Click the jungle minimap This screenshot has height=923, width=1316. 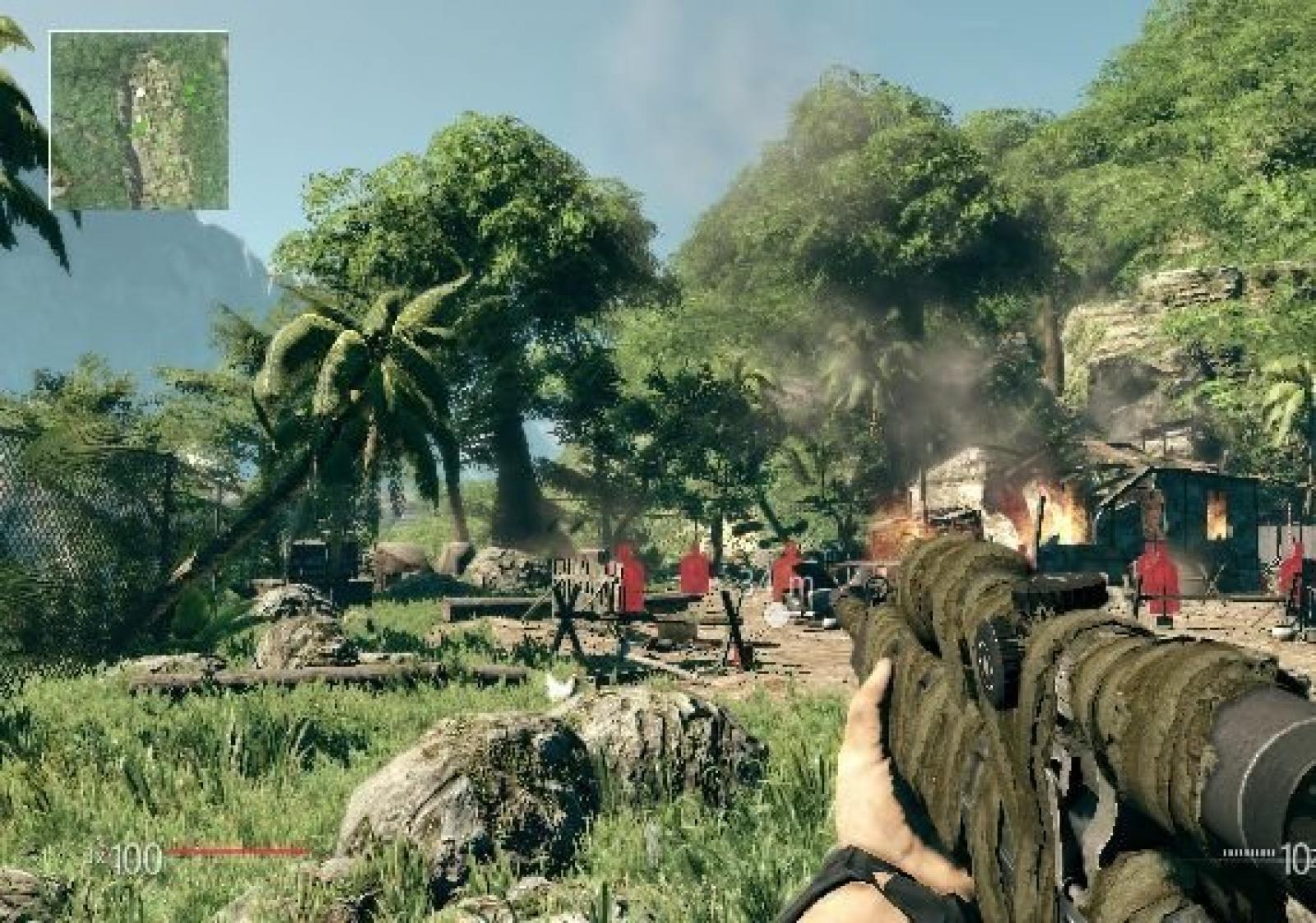(138, 120)
